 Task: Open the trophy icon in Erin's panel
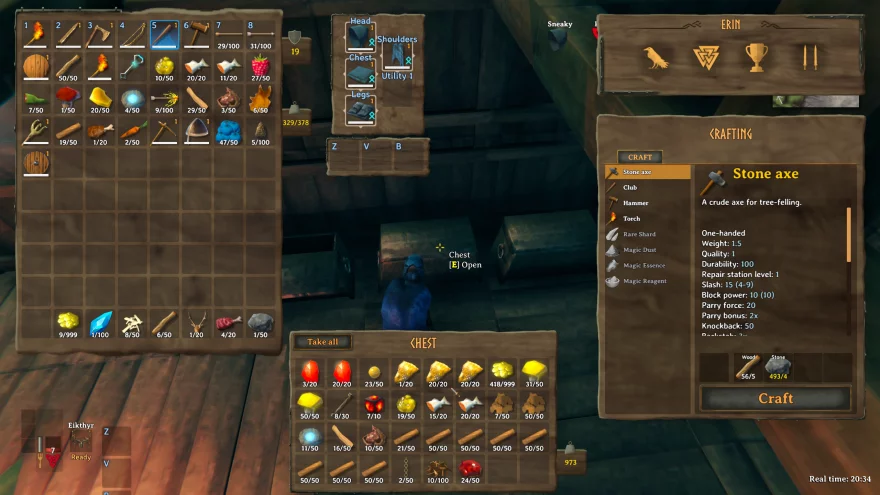point(756,58)
